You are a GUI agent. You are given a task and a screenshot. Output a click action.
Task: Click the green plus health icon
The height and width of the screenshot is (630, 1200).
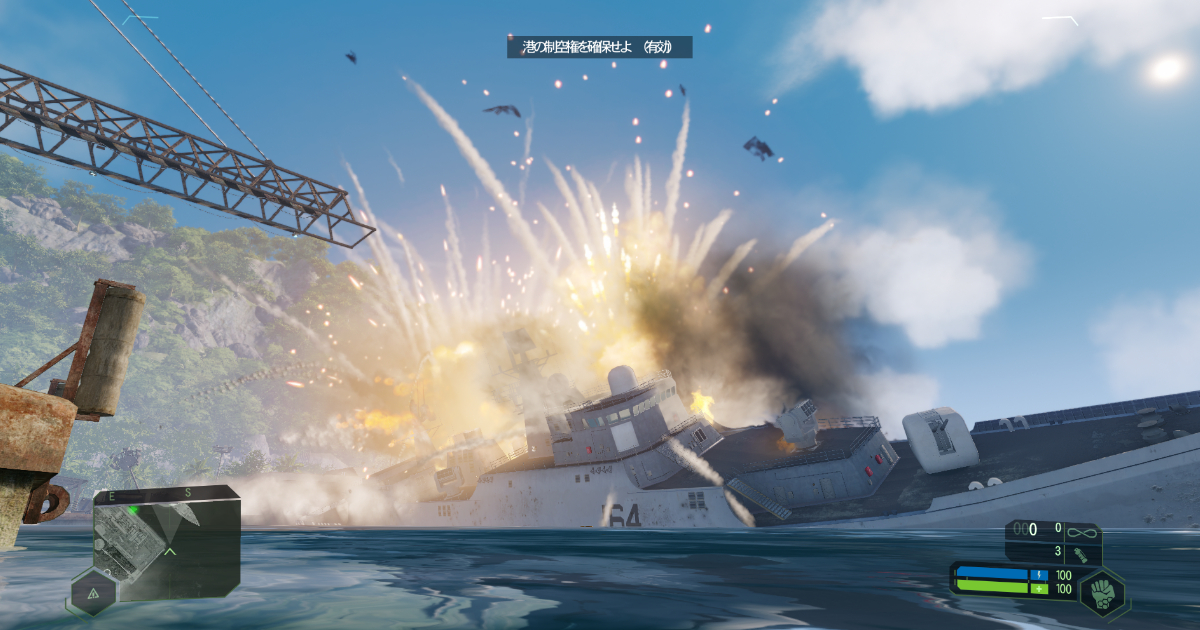tap(1040, 589)
